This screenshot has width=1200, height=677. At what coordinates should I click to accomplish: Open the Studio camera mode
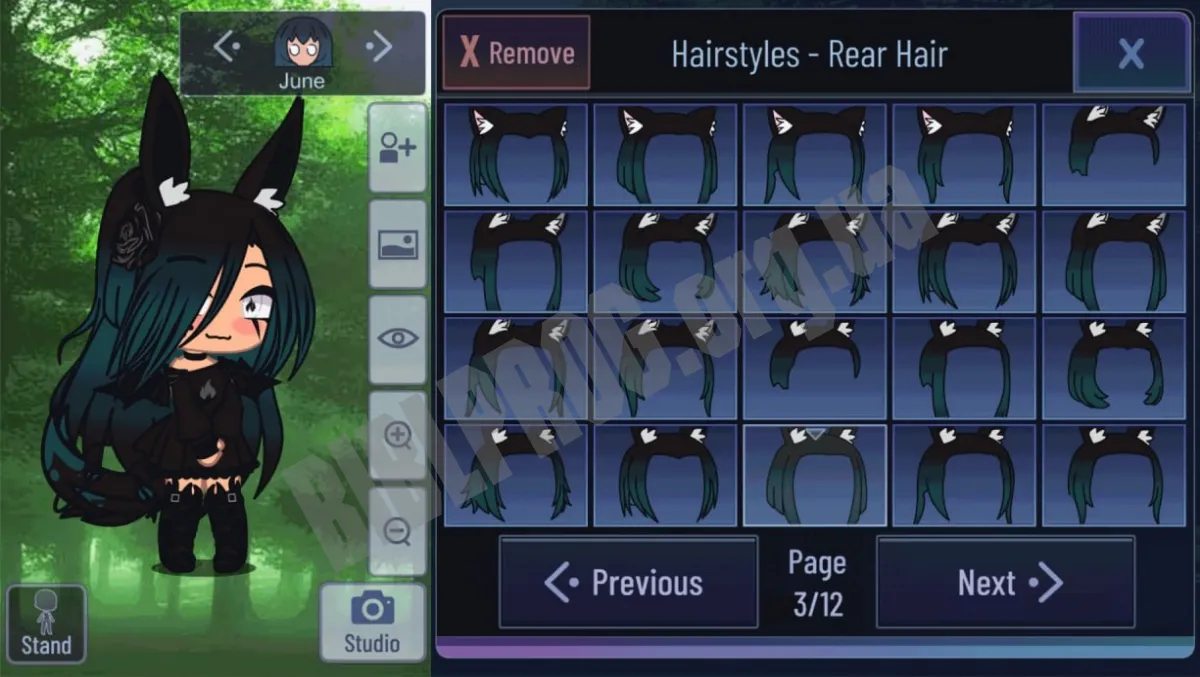372,622
